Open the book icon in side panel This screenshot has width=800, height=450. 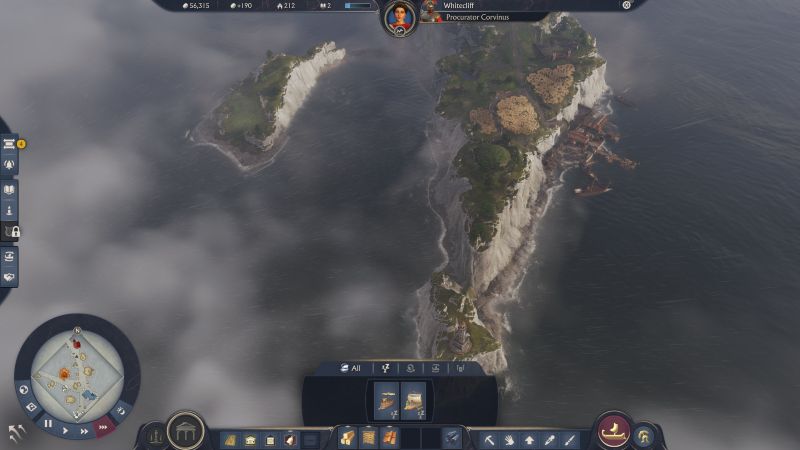(10, 188)
